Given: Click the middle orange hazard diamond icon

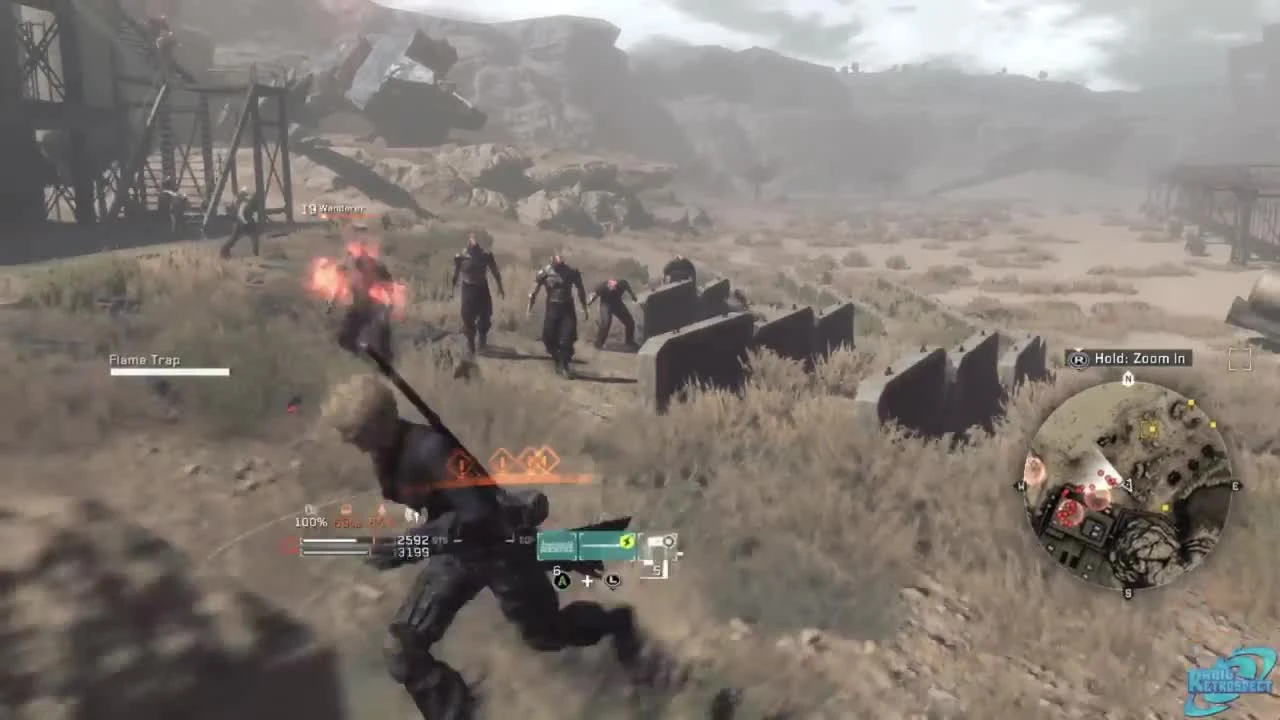Looking at the screenshot, I should click(501, 461).
